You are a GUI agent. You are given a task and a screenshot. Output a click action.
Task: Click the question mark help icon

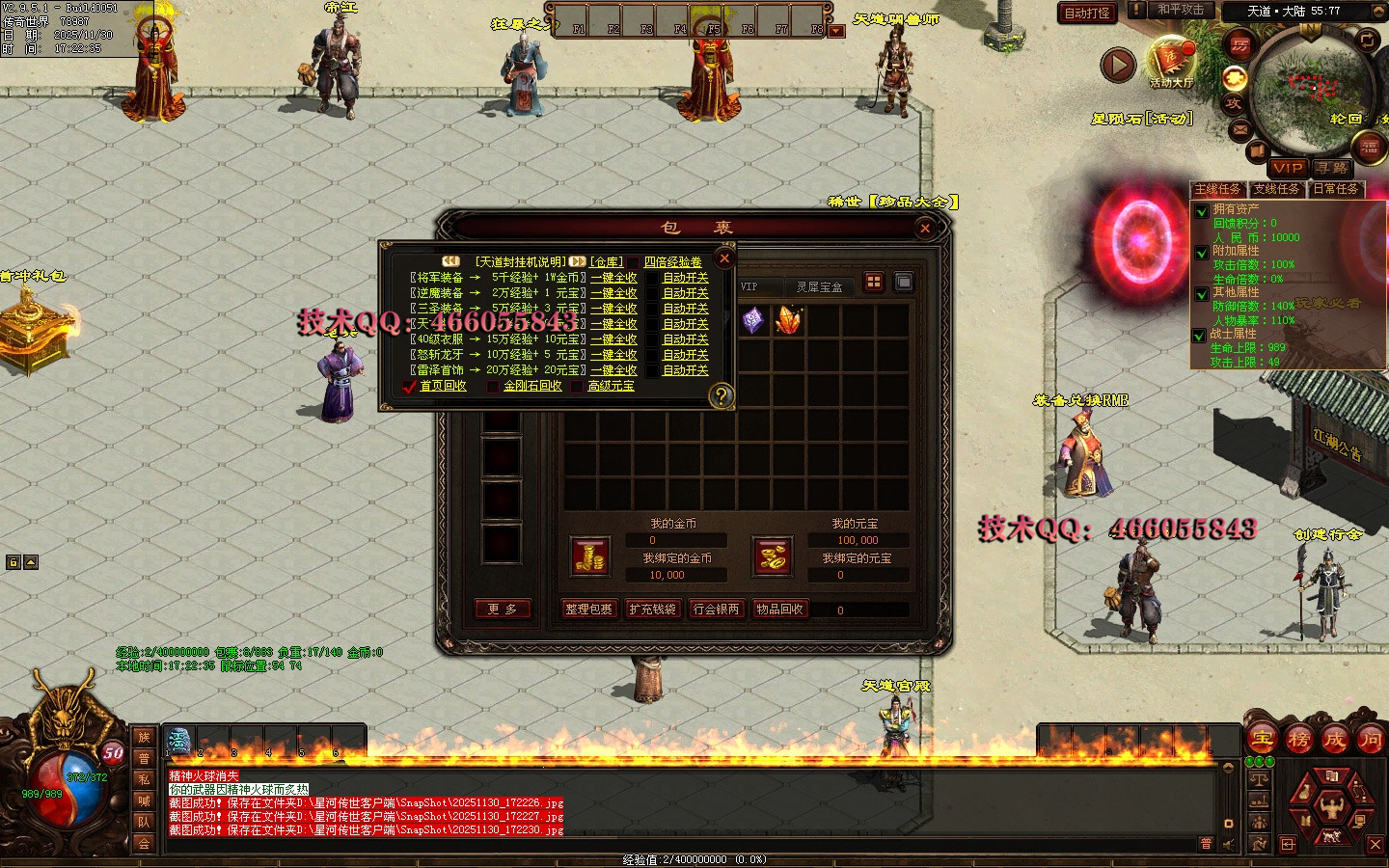[x=720, y=394]
